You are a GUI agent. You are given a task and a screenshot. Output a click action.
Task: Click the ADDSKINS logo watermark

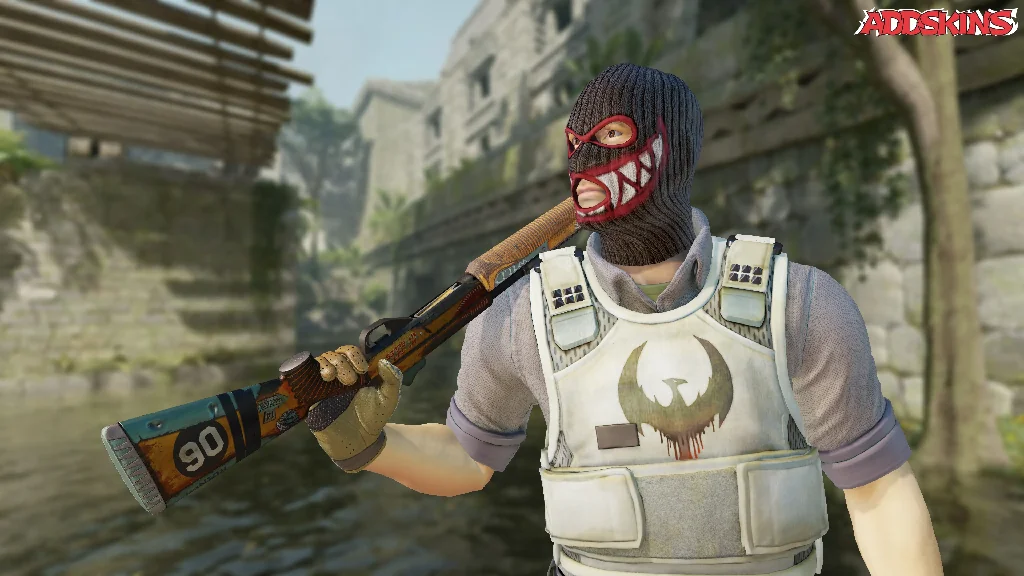pyautogui.click(x=936, y=22)
